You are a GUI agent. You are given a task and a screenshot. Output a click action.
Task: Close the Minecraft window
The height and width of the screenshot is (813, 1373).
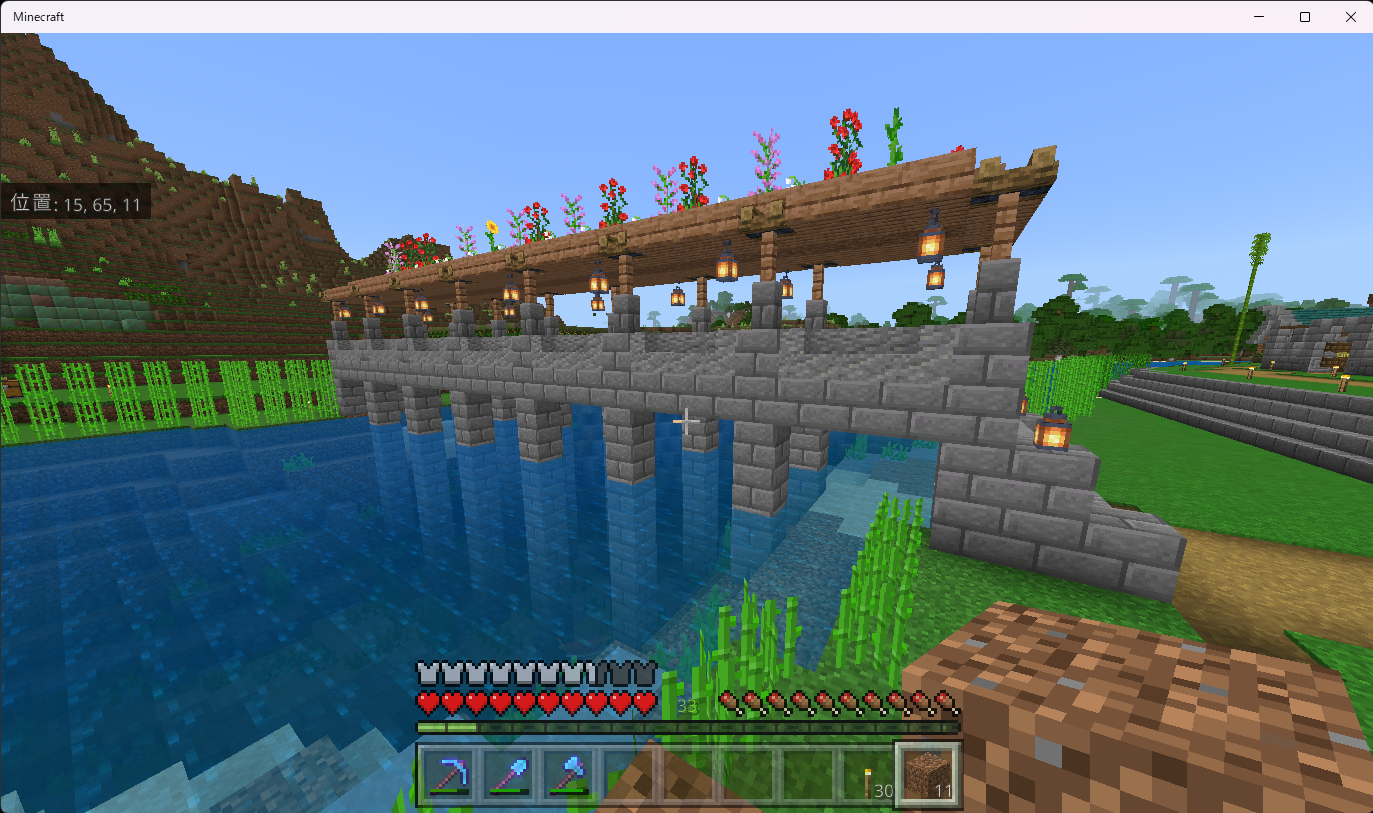[1351, 16]
